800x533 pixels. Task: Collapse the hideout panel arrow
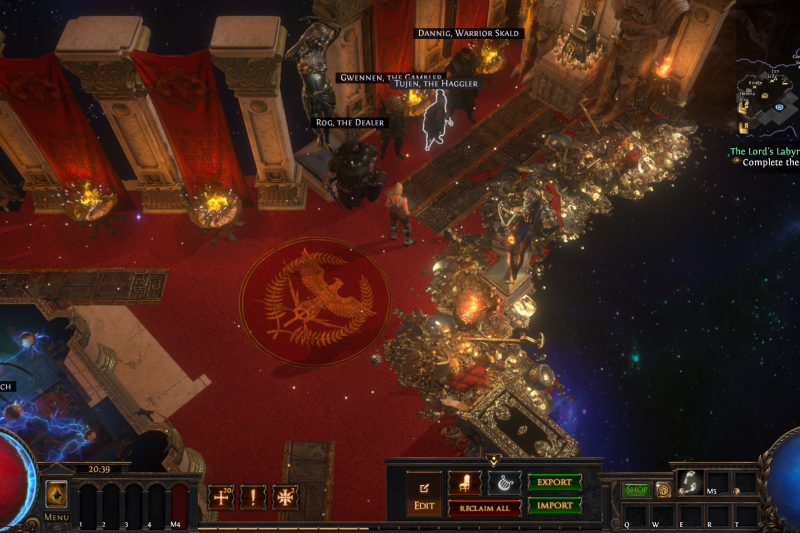(493, 461)
